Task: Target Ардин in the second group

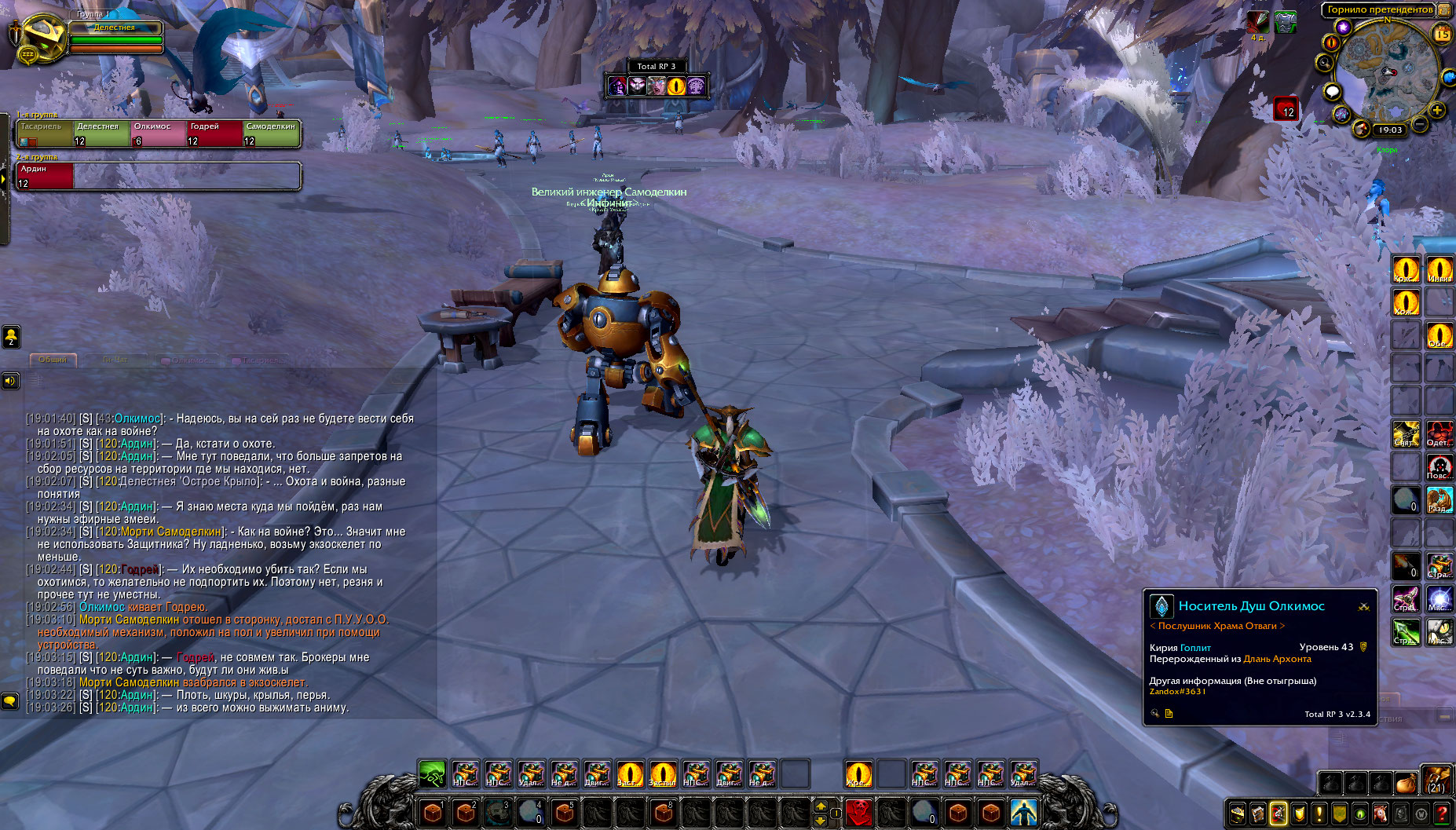Action: [x=45, y=176]
